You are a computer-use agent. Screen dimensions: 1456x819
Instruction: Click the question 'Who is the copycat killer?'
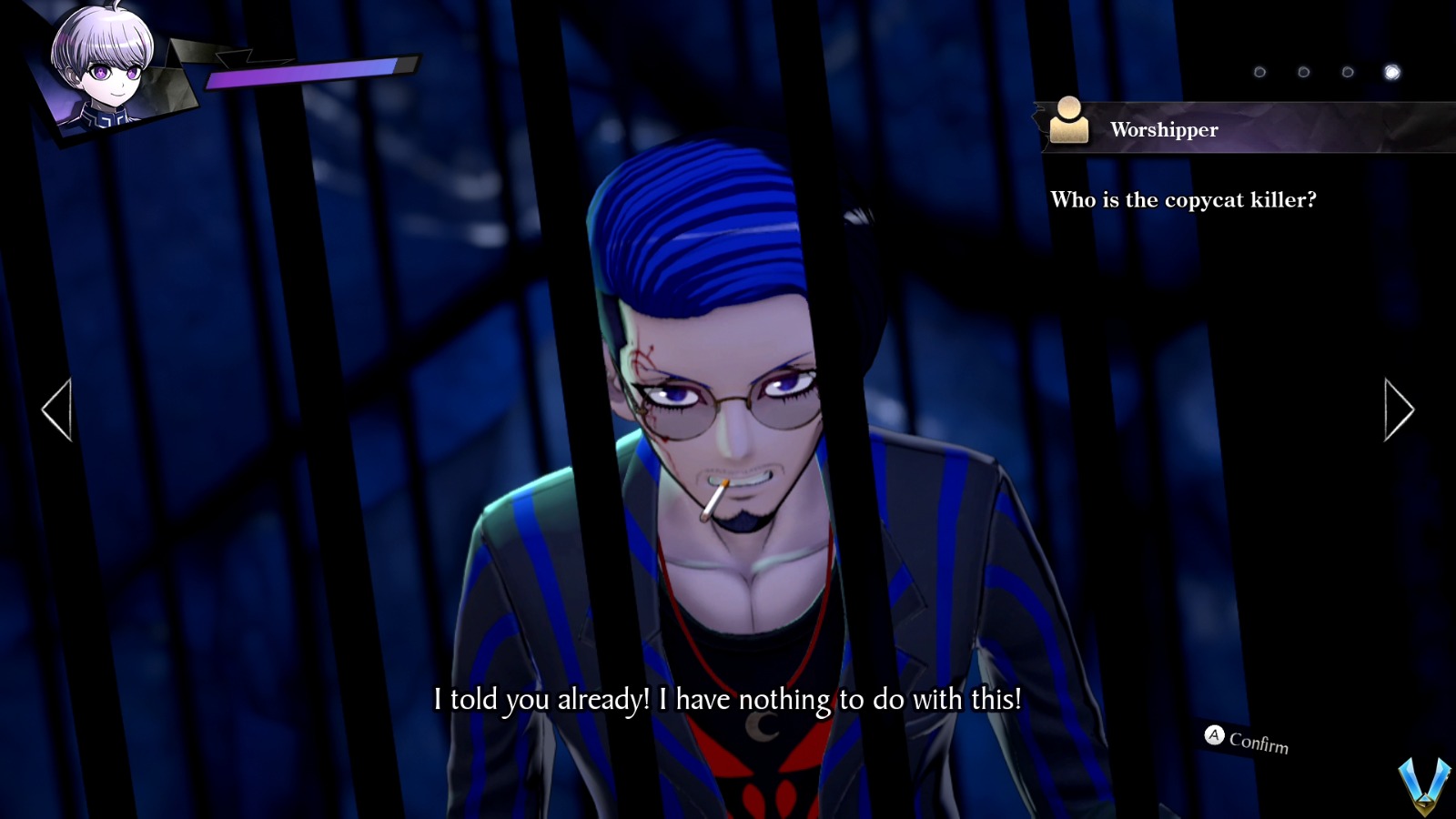(1185, 200)
